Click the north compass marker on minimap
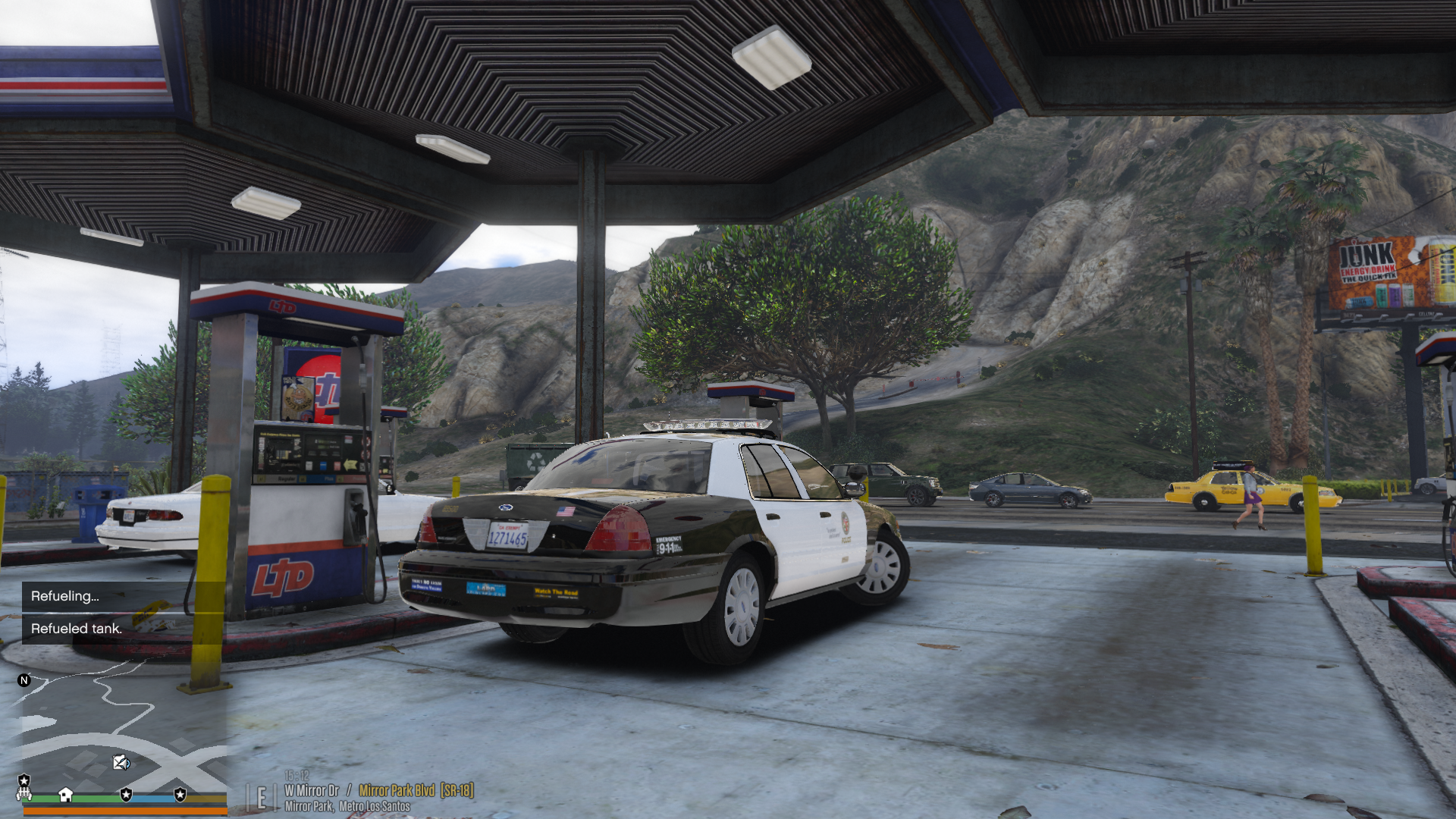 coord(24,680)
